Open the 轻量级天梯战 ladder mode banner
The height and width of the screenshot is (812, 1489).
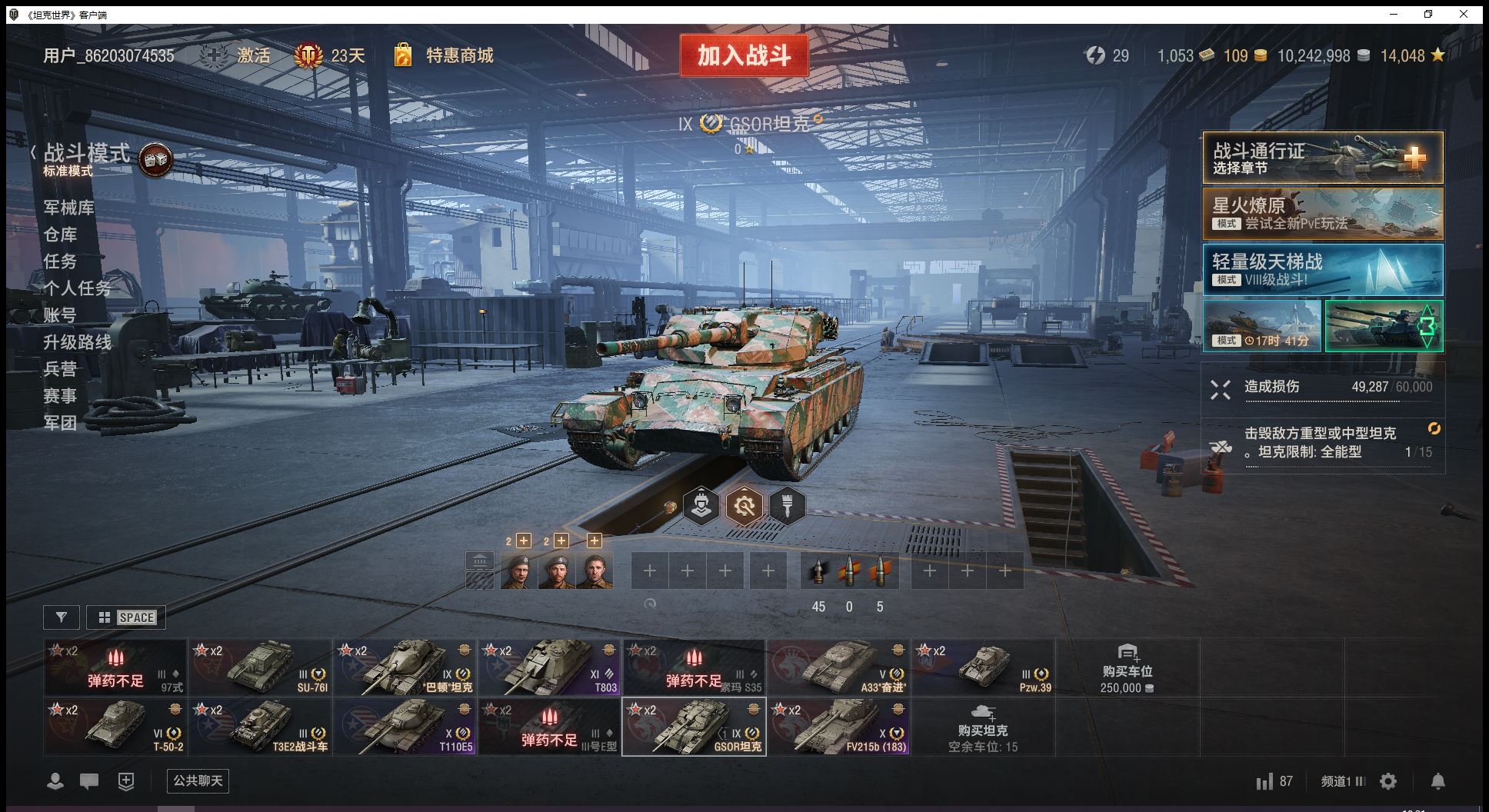point(1322,270)
